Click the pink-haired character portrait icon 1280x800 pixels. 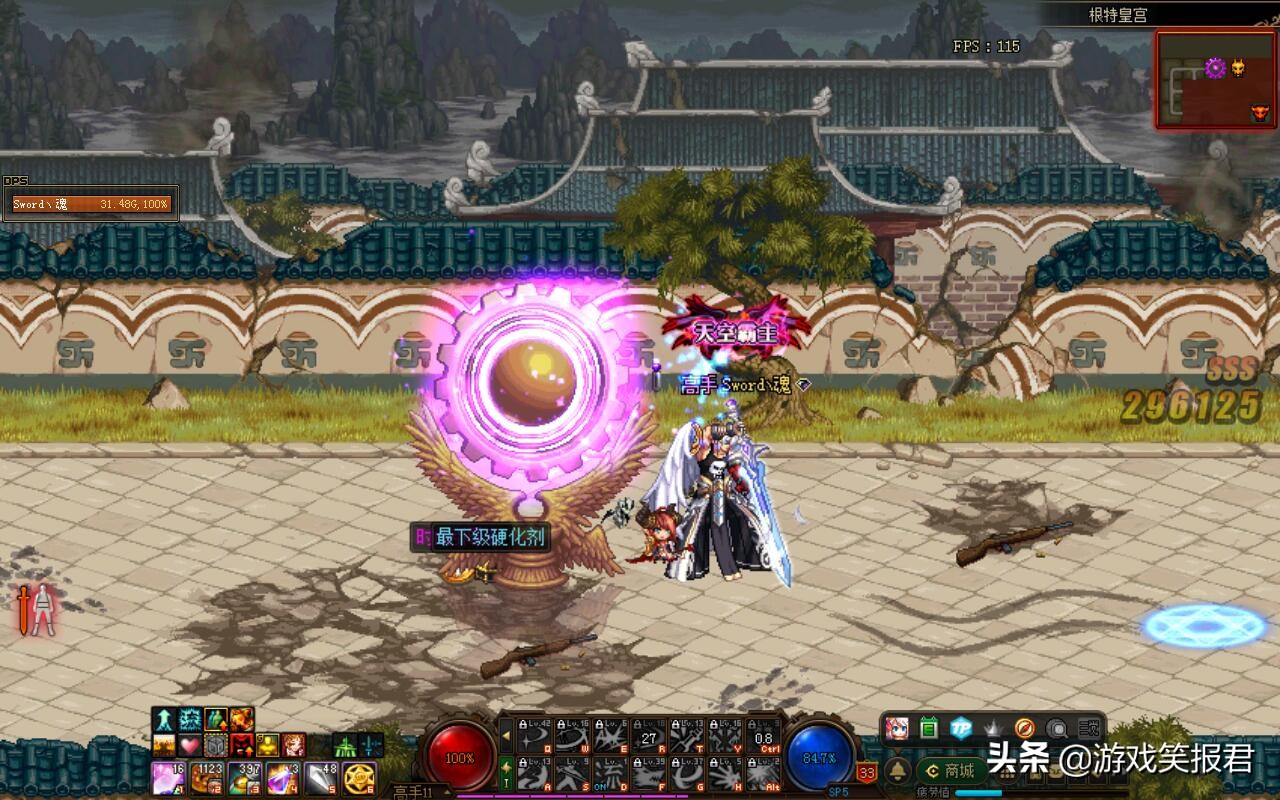pyautogui.click(x=897, y=728)
